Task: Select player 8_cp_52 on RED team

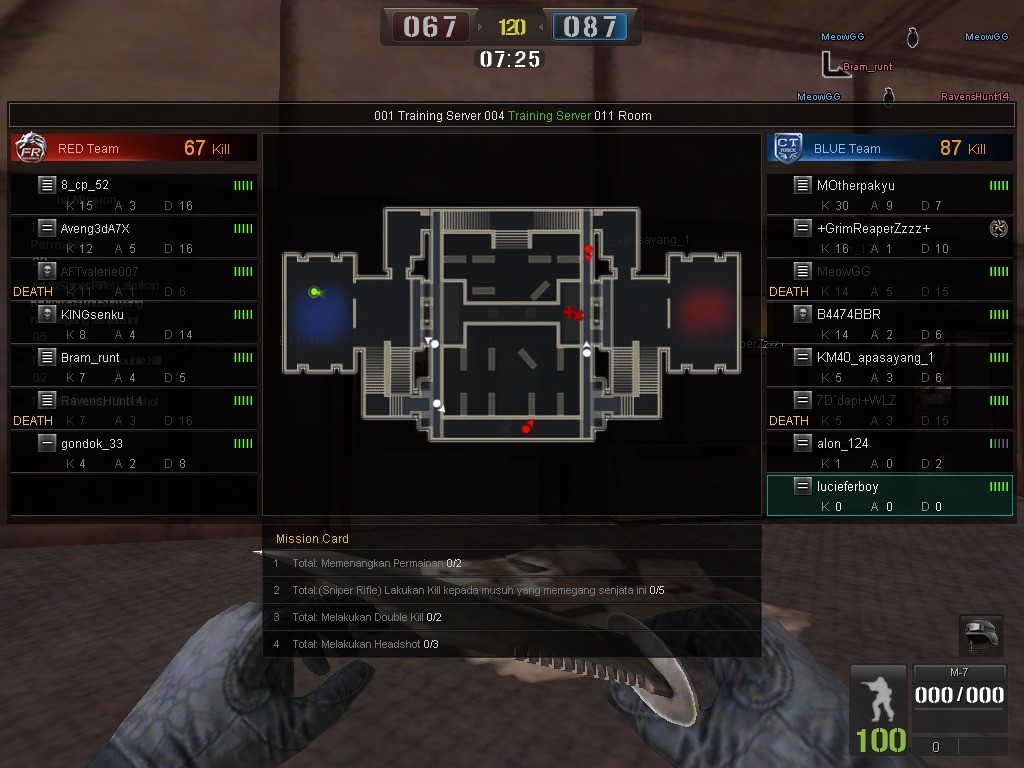Action: [133, 194]
